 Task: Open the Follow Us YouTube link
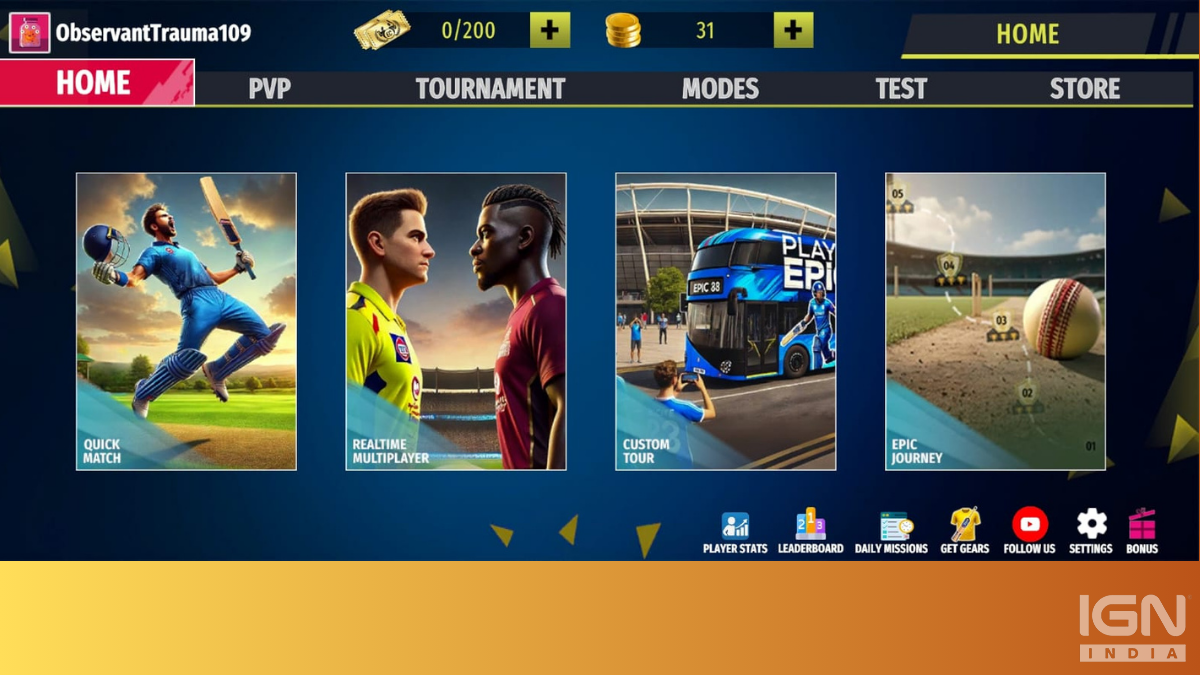click(x=1029, y=532)
